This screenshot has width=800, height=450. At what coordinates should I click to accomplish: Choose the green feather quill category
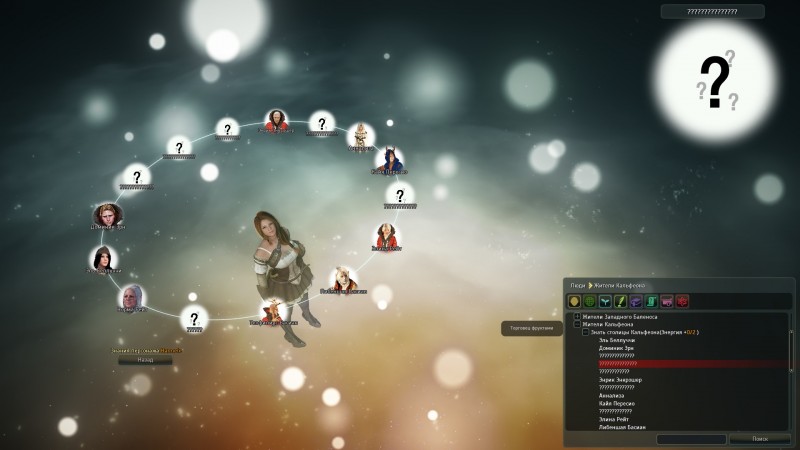tap(620, 301)
